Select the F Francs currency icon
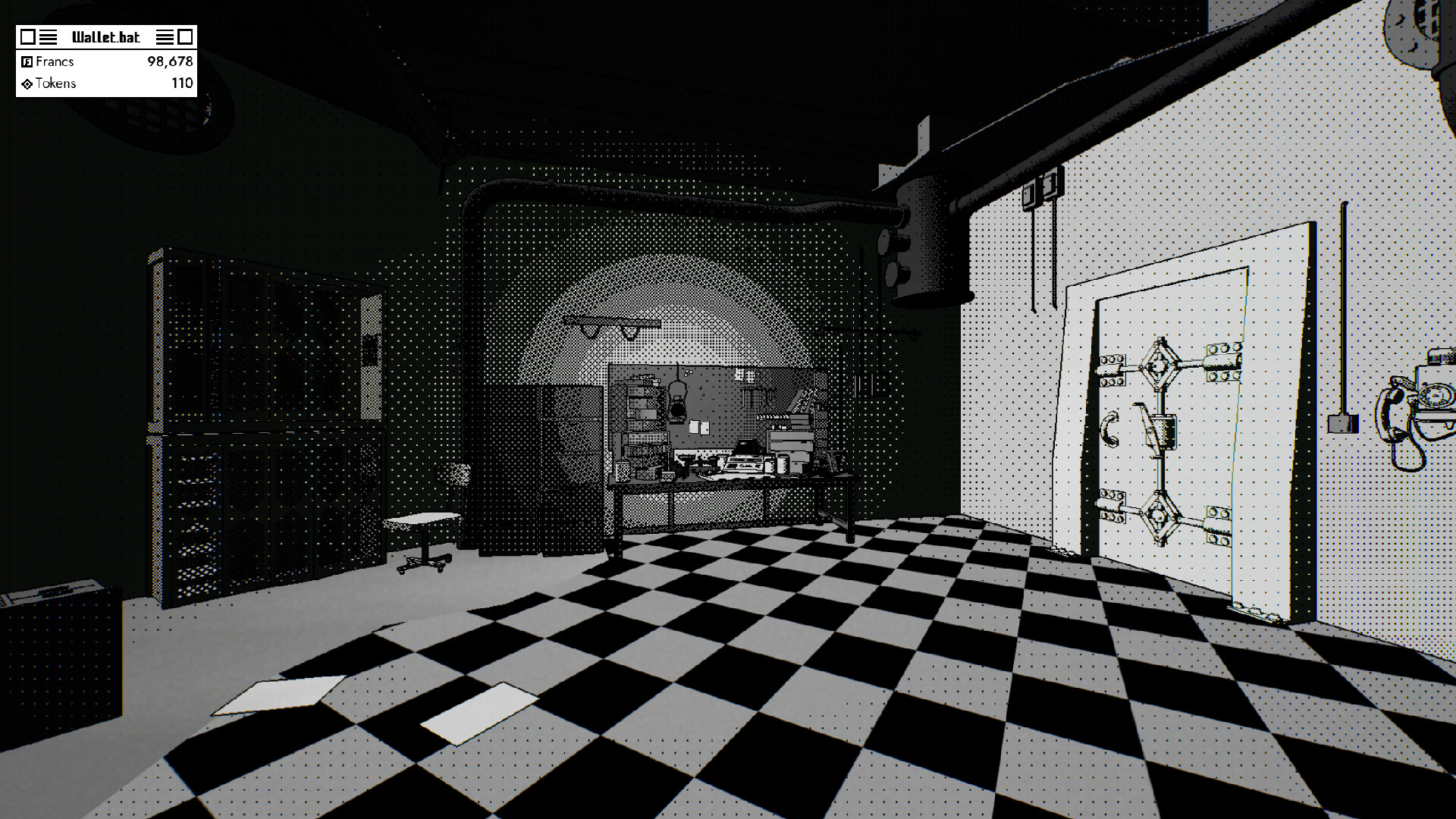The image size is (1456, 819). (27, 62)
